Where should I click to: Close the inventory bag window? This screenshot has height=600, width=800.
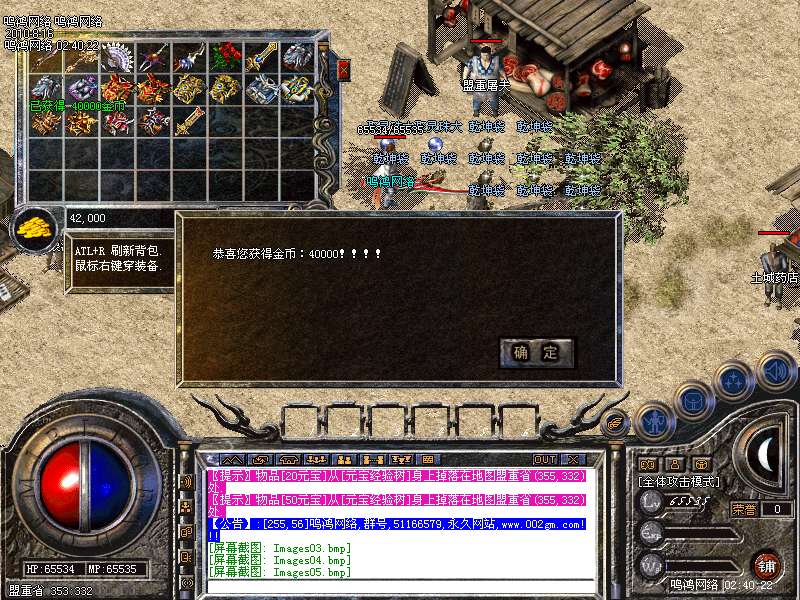coord(344,70)
